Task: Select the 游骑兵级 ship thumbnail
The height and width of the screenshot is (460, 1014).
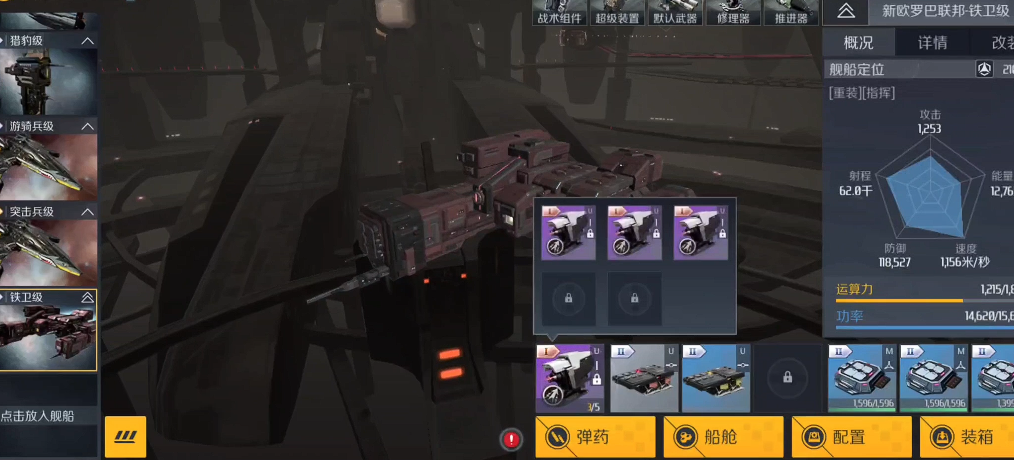Action: tap(48, 167)
